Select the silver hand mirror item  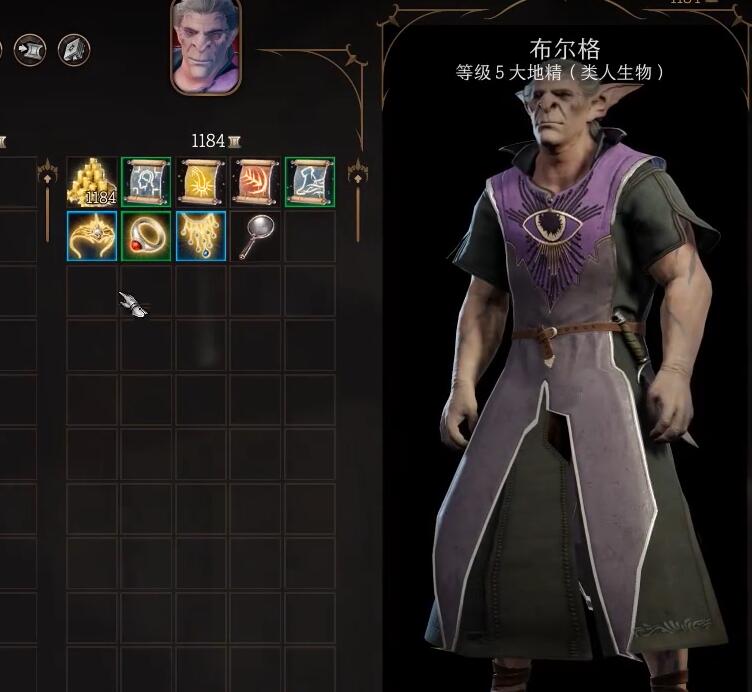tap(255, 236)
